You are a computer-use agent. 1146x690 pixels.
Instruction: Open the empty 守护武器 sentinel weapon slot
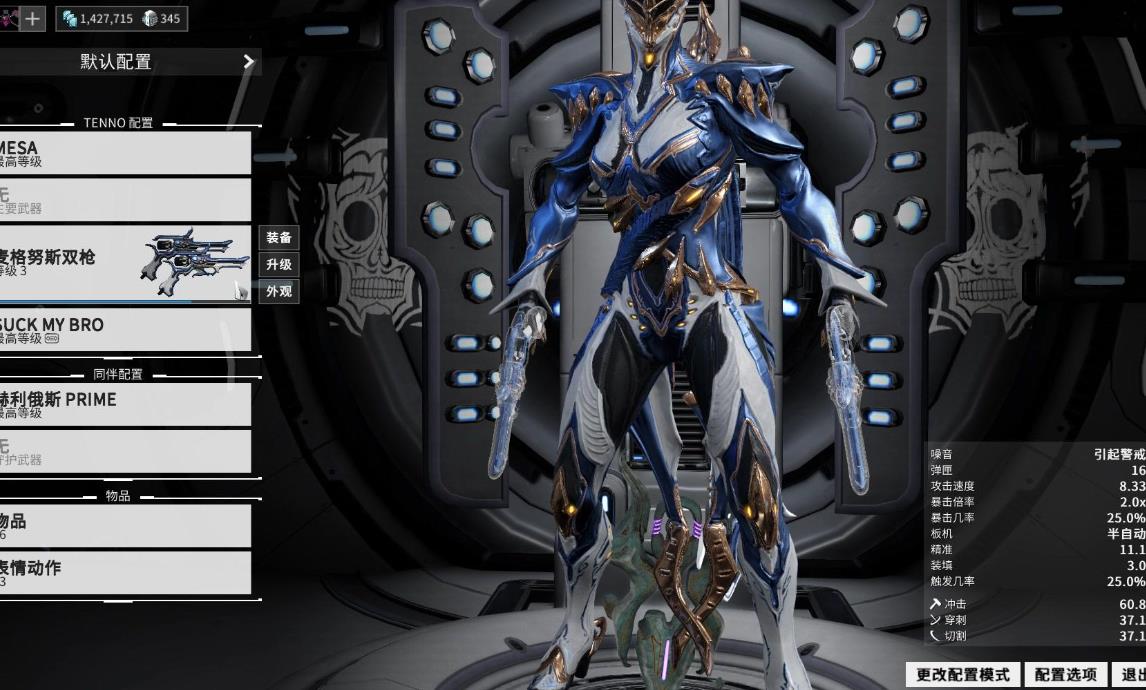tap(125, 451)
